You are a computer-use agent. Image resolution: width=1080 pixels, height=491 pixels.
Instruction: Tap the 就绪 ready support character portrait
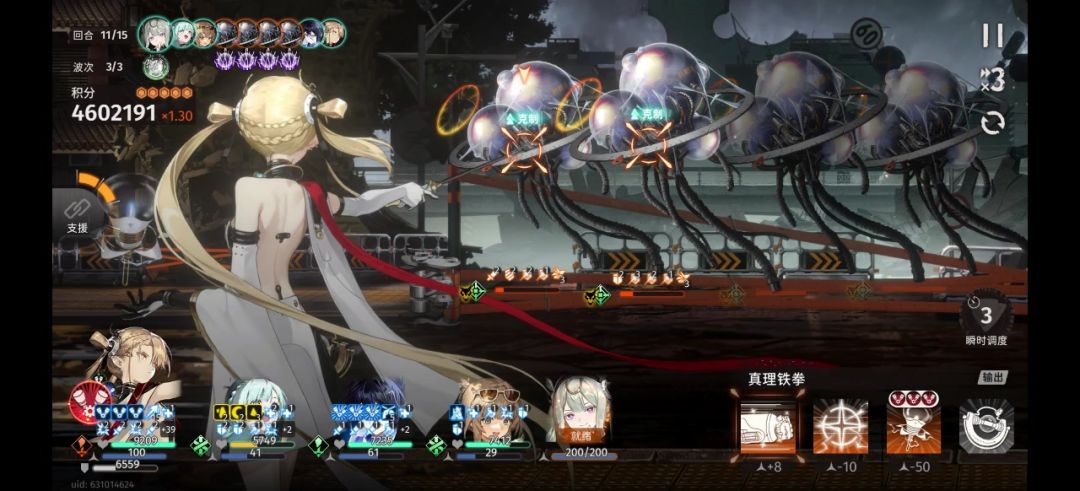(x=580, y=410)
